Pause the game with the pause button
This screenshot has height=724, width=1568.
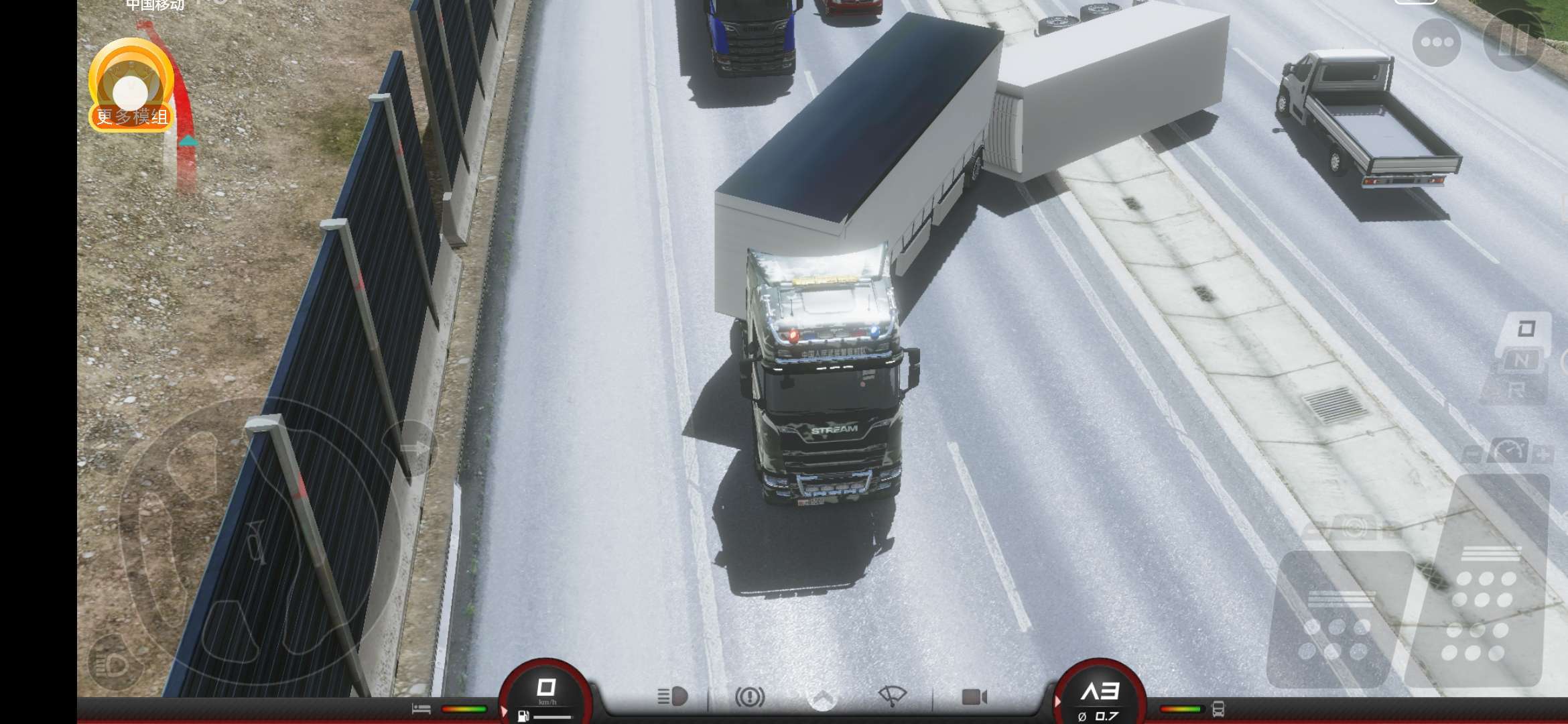1514,41
